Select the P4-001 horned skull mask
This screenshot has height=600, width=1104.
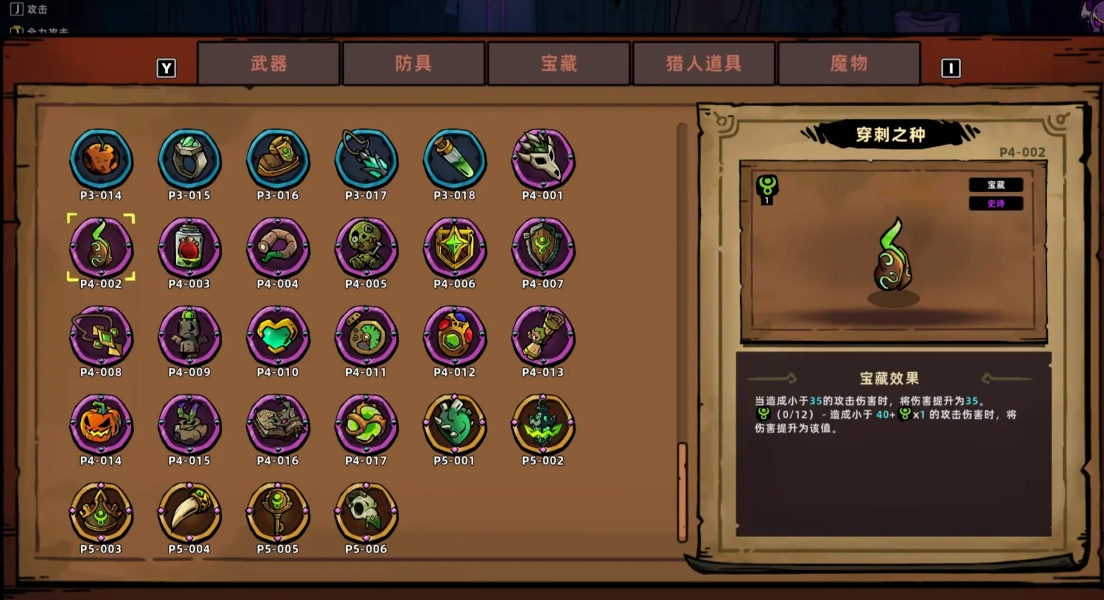[x=543, y=159]
